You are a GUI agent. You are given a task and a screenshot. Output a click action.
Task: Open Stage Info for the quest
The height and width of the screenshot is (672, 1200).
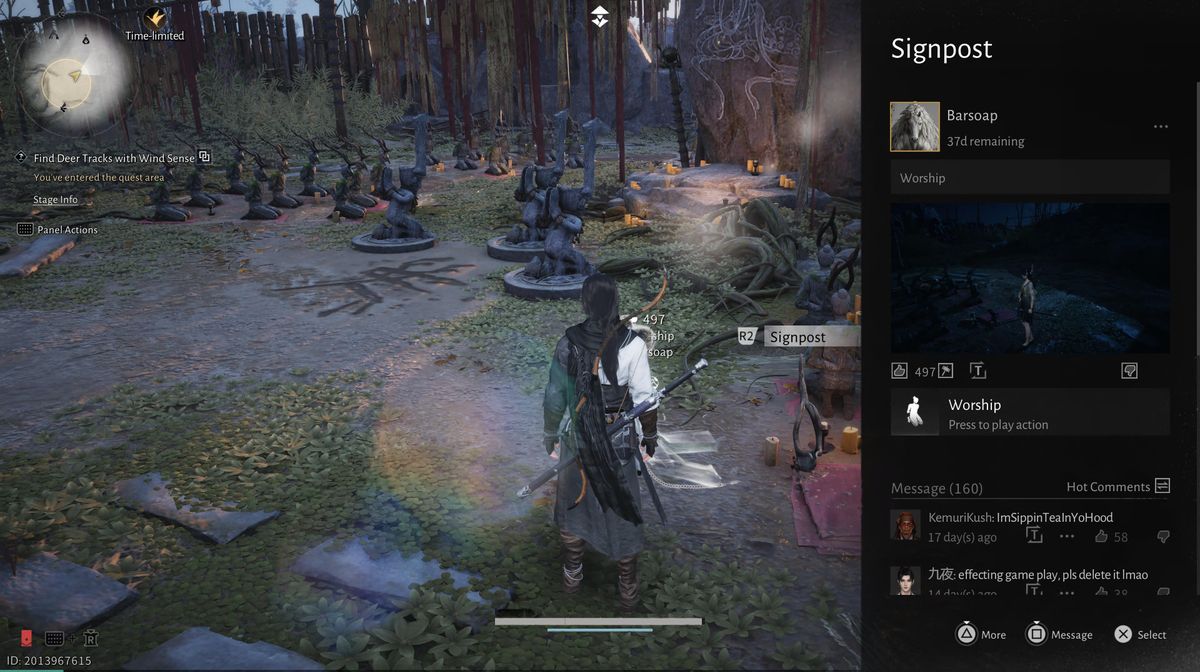(55, 200)
